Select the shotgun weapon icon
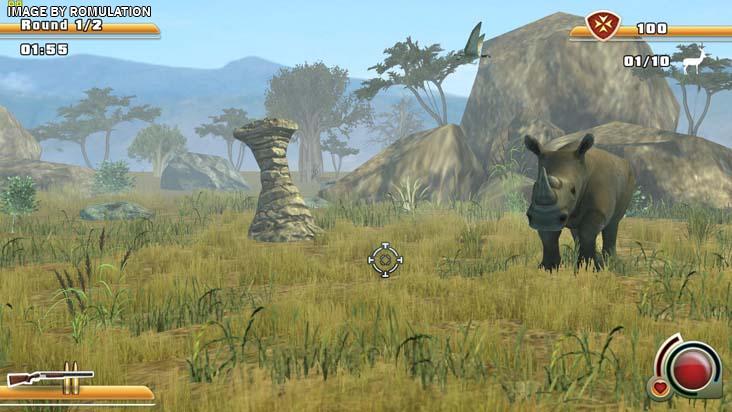 (49, 377)
